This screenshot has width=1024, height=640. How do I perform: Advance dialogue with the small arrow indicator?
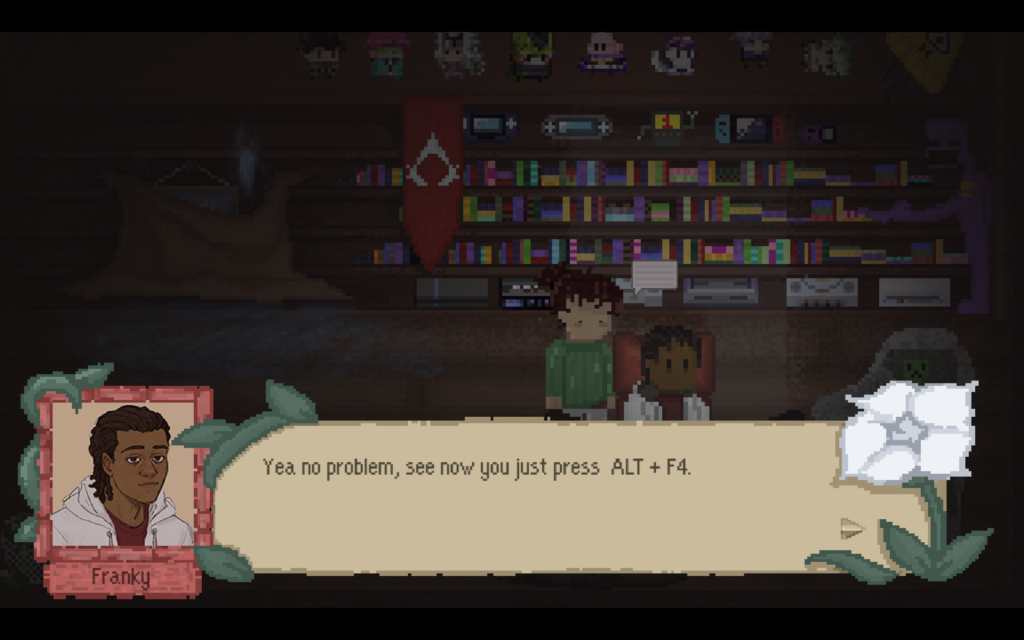coord(851,528)
